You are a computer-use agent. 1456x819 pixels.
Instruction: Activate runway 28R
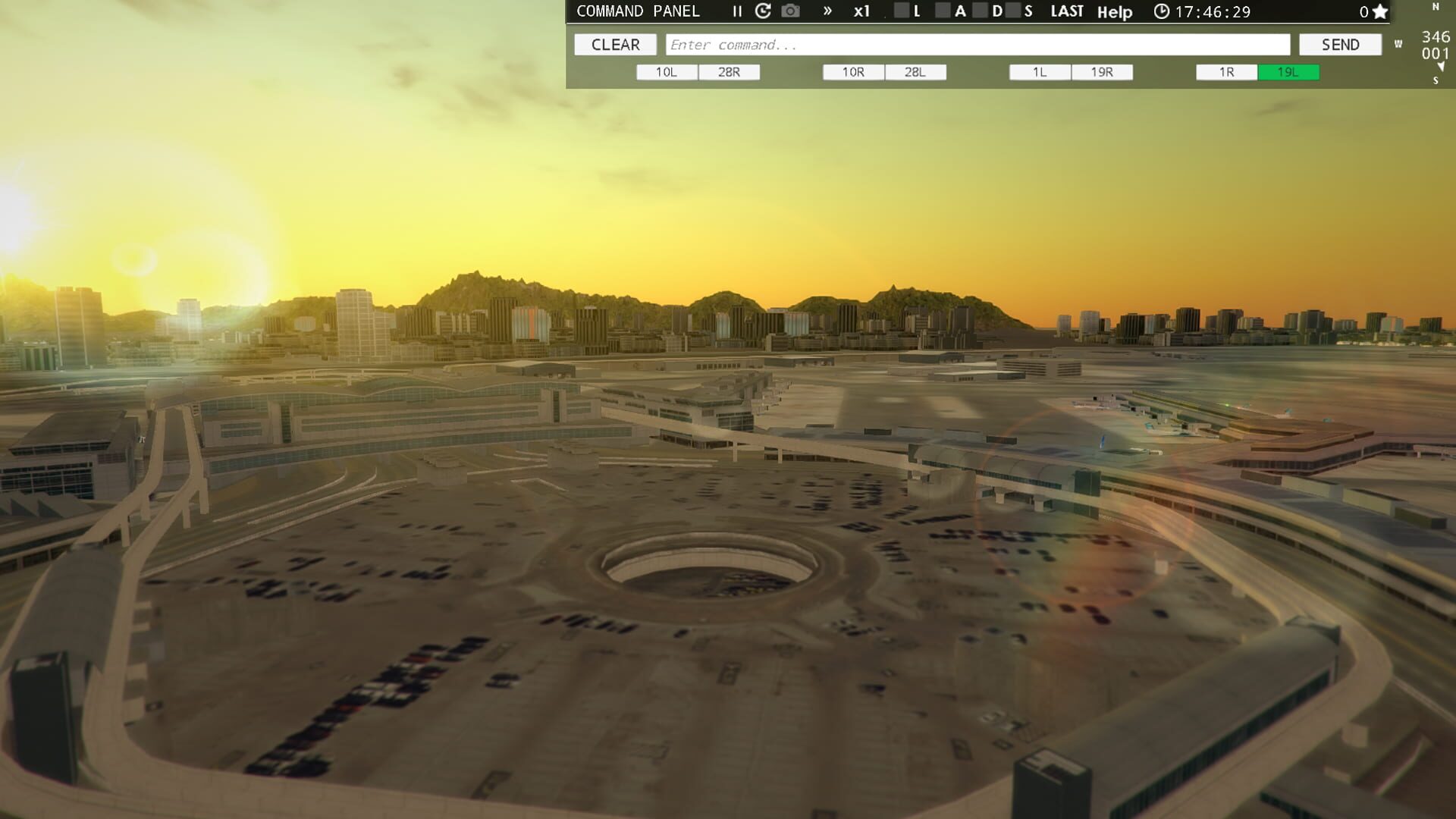click(728, 71)
